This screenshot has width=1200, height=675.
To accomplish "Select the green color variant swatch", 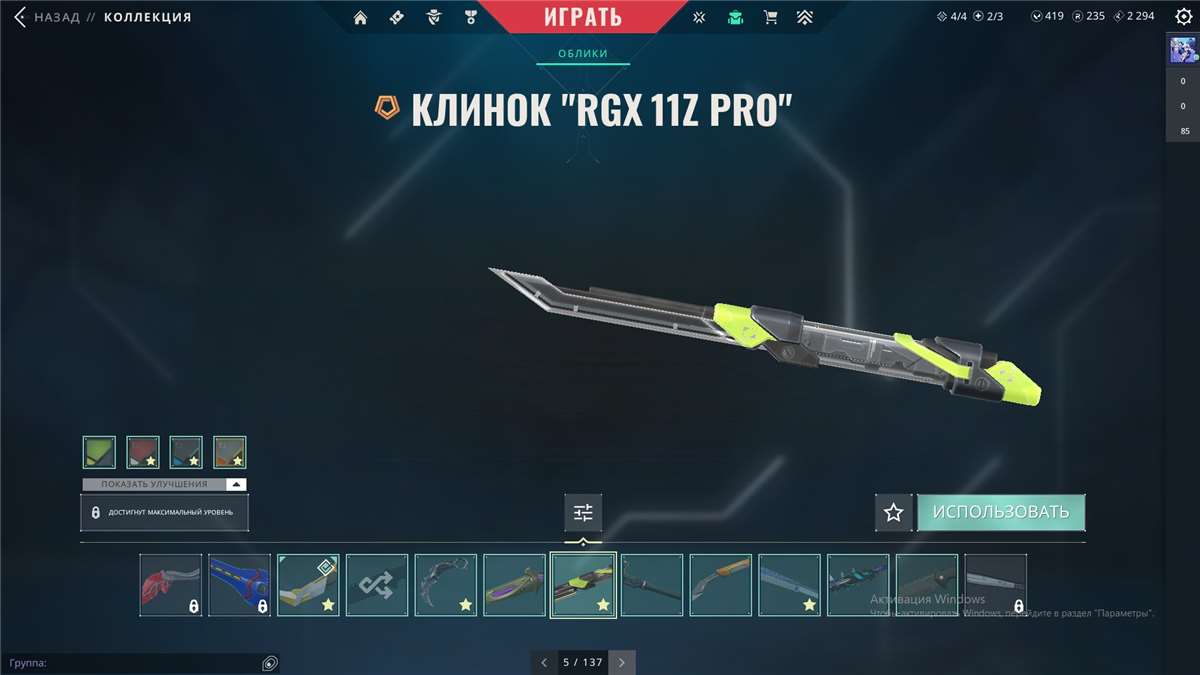I will 99,452.
